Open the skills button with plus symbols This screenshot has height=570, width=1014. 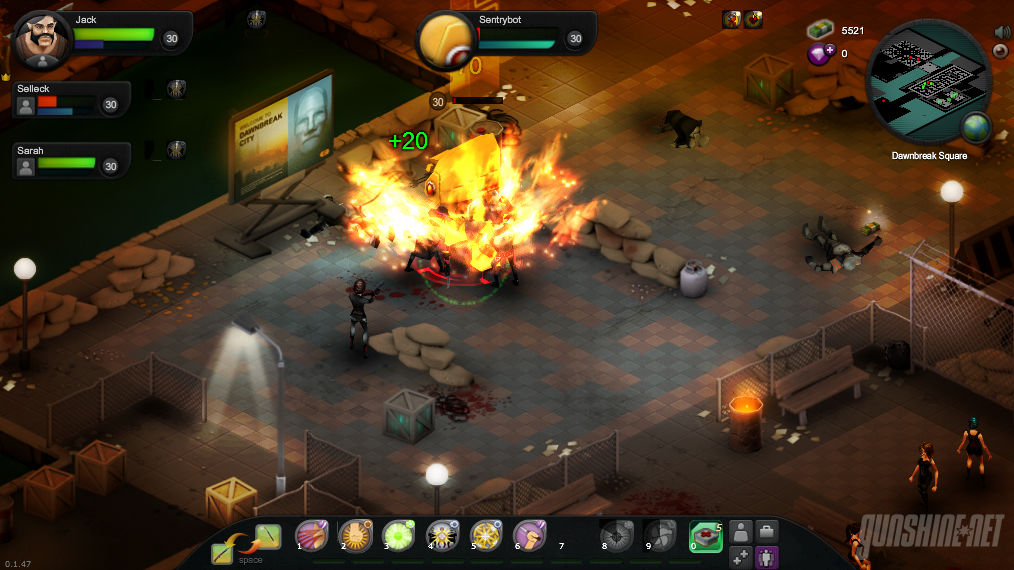741,557
